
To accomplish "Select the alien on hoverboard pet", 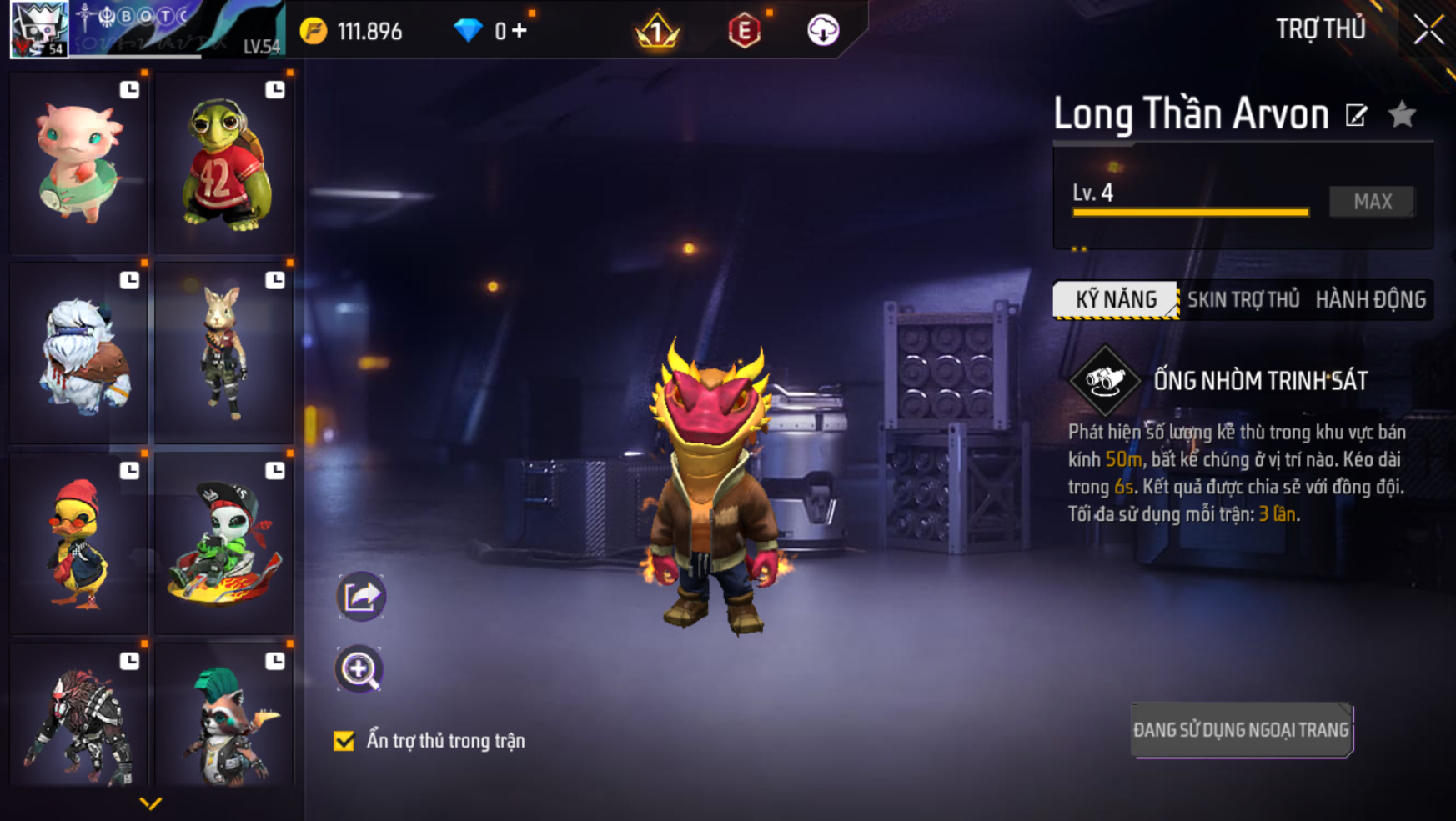I will tap(224, 543).
